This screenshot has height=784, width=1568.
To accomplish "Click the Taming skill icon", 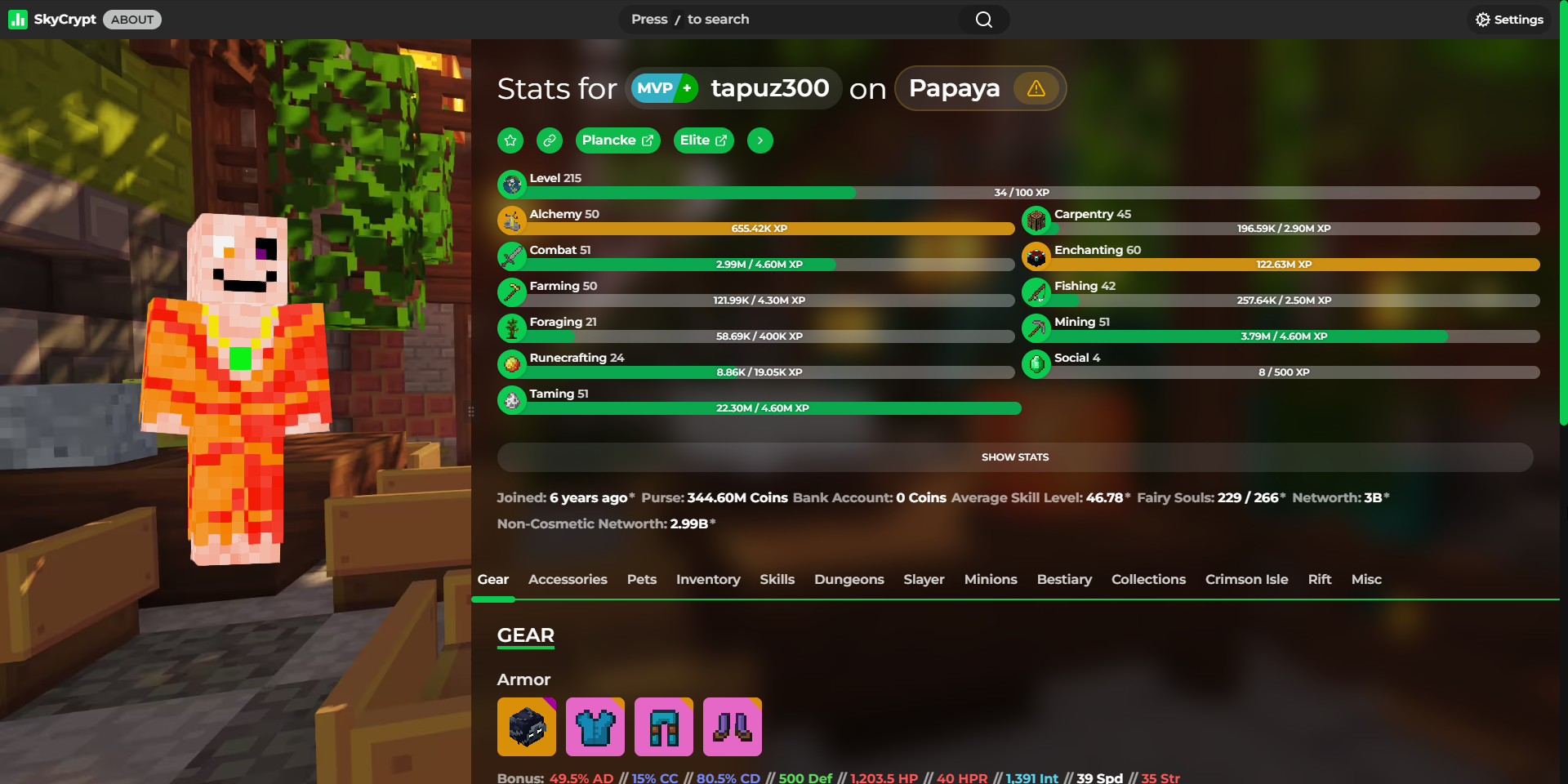I will coord(512,399).
